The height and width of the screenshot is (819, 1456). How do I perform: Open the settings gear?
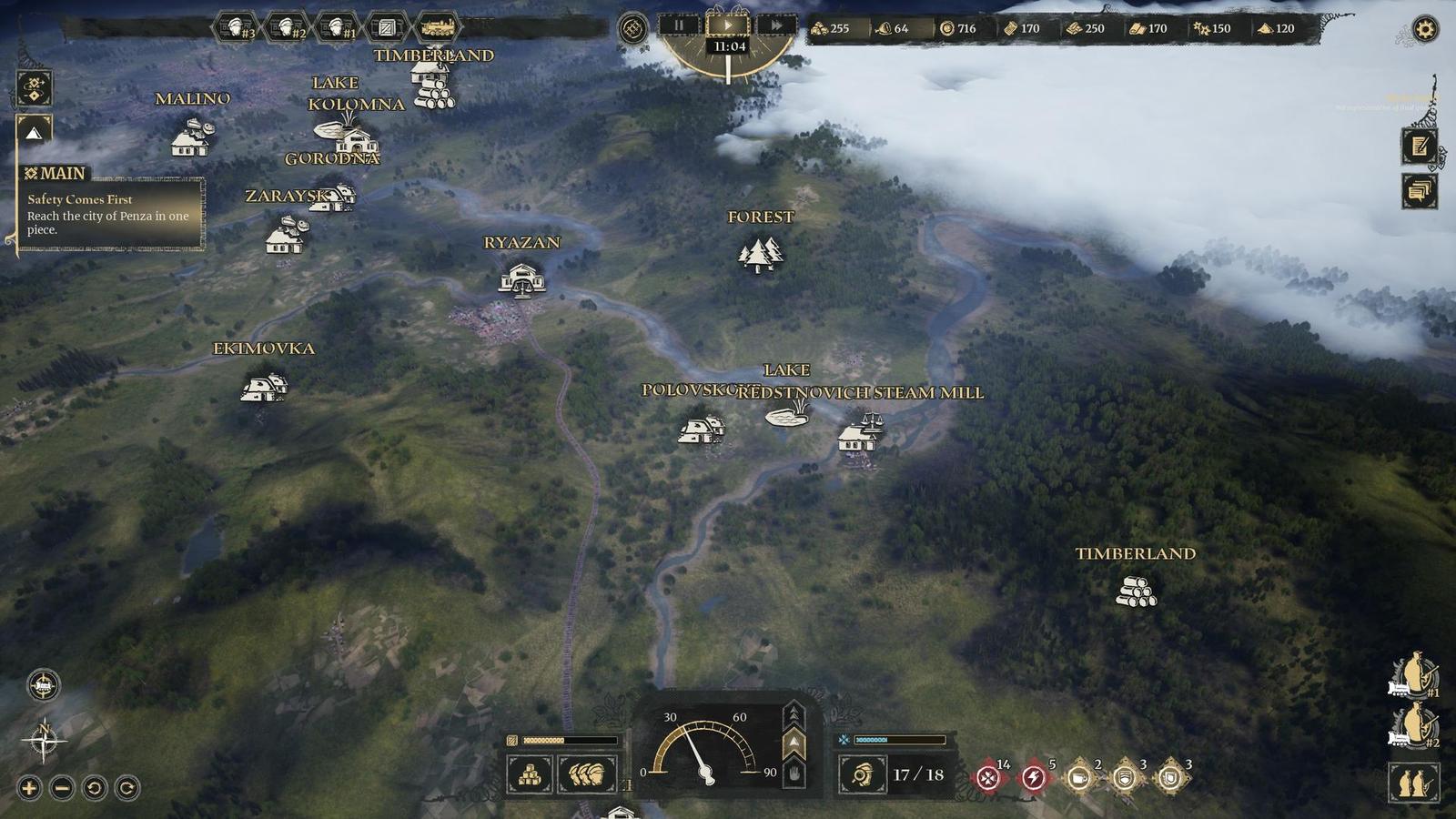pyautogui.click(x=1424, y=30)
